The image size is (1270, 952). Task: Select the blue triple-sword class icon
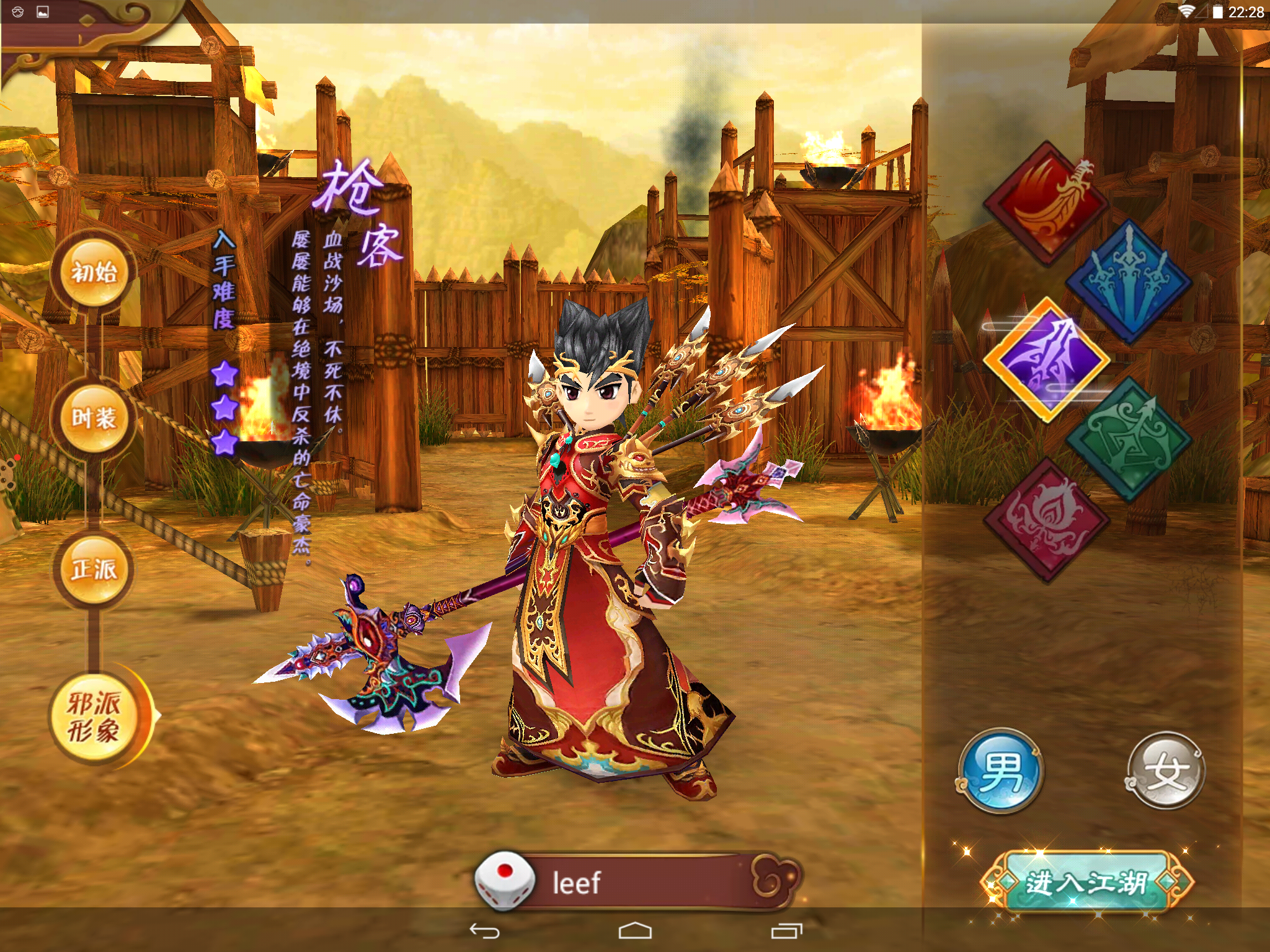pyautogui.click(x=1129, y=282)
